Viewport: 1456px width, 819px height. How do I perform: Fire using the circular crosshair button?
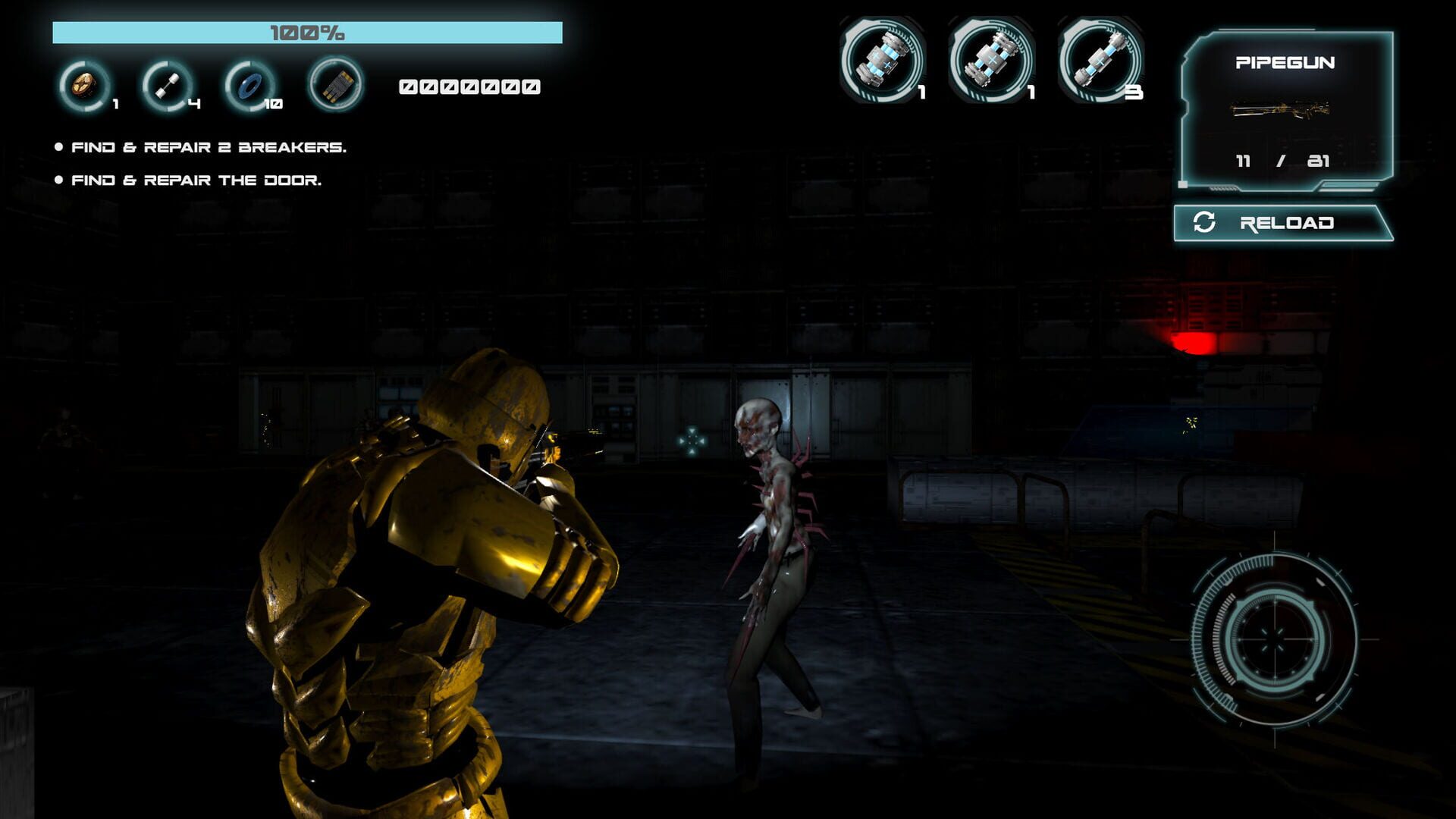point(1274,639)
